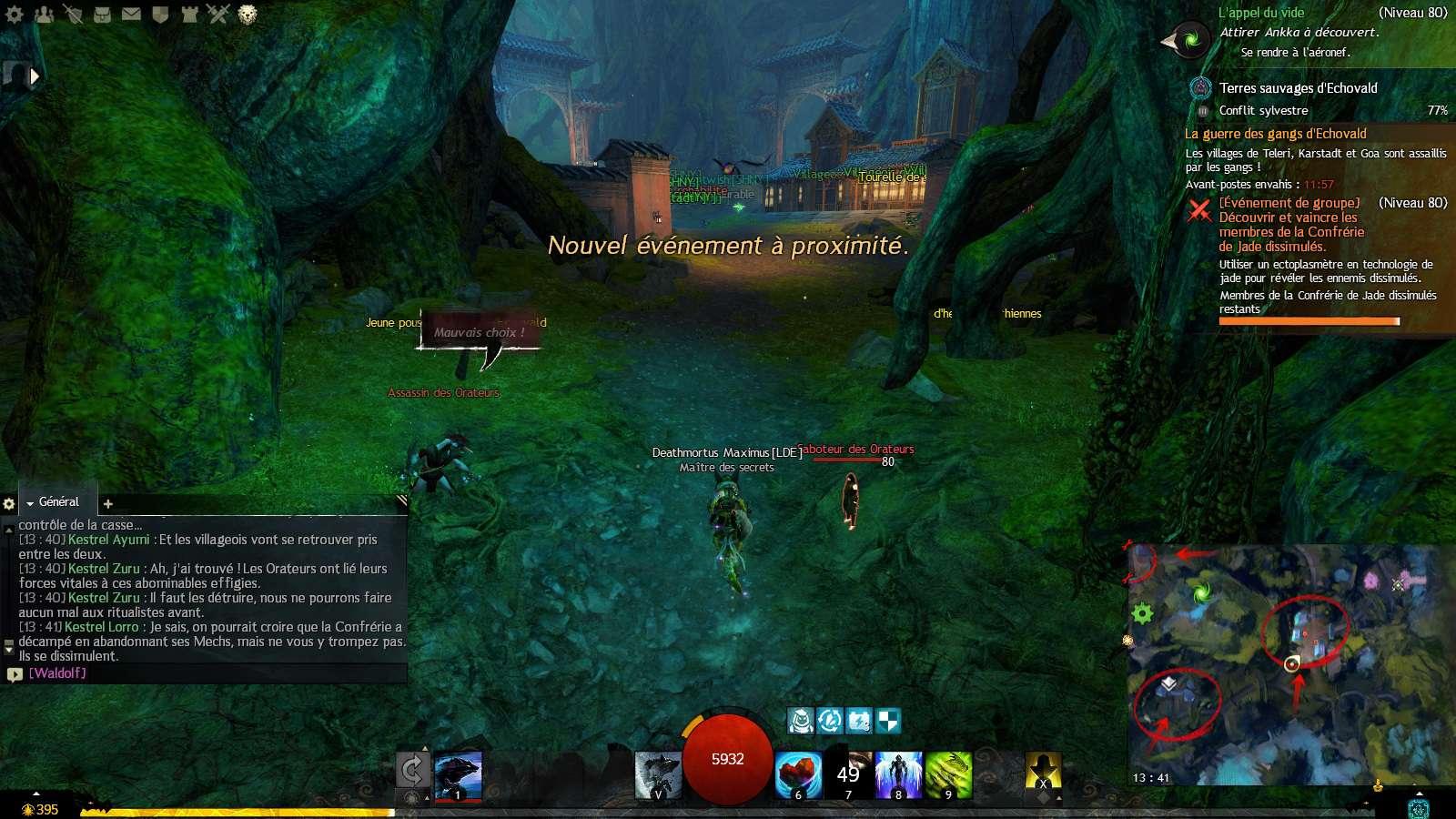Expand the minimap with the arrow
The width and height of the screenshot is (1456, 819).
coord(1419,794)
